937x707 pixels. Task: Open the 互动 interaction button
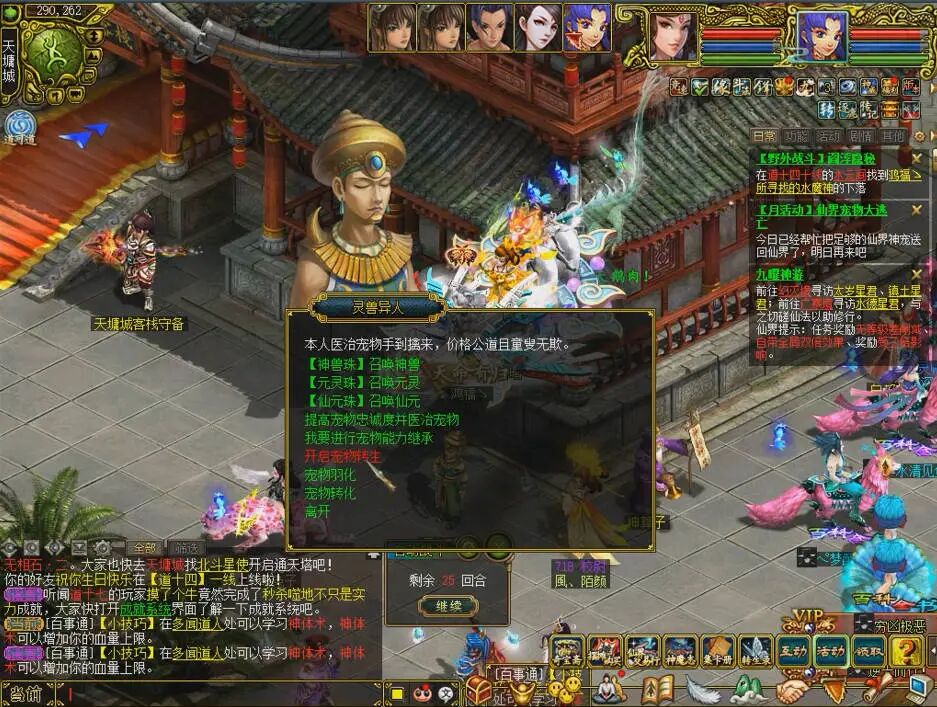coord(794,651)
